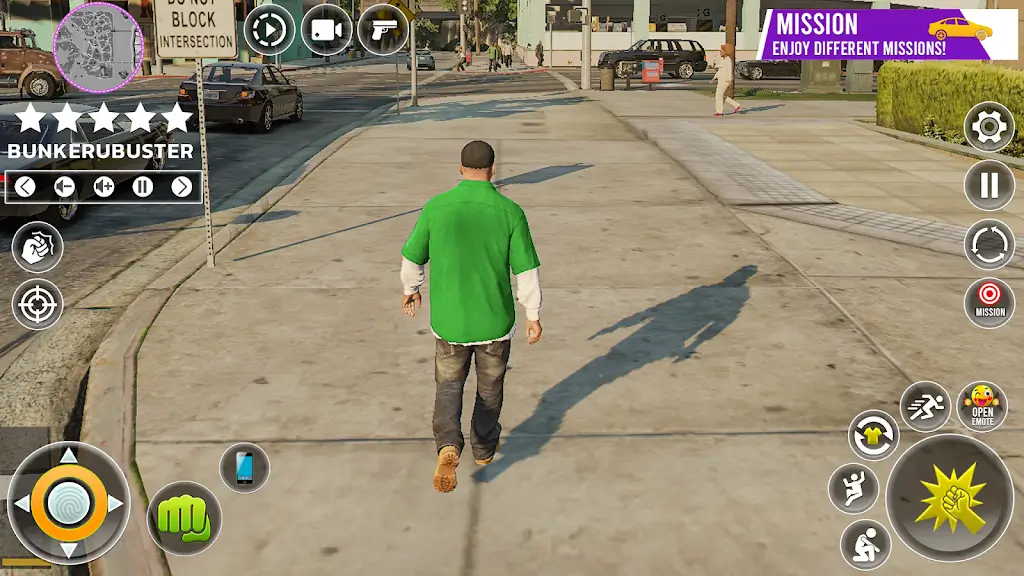1024x576 pixels.
Task: Tap the crouch stance button
Action: (865, 545)
